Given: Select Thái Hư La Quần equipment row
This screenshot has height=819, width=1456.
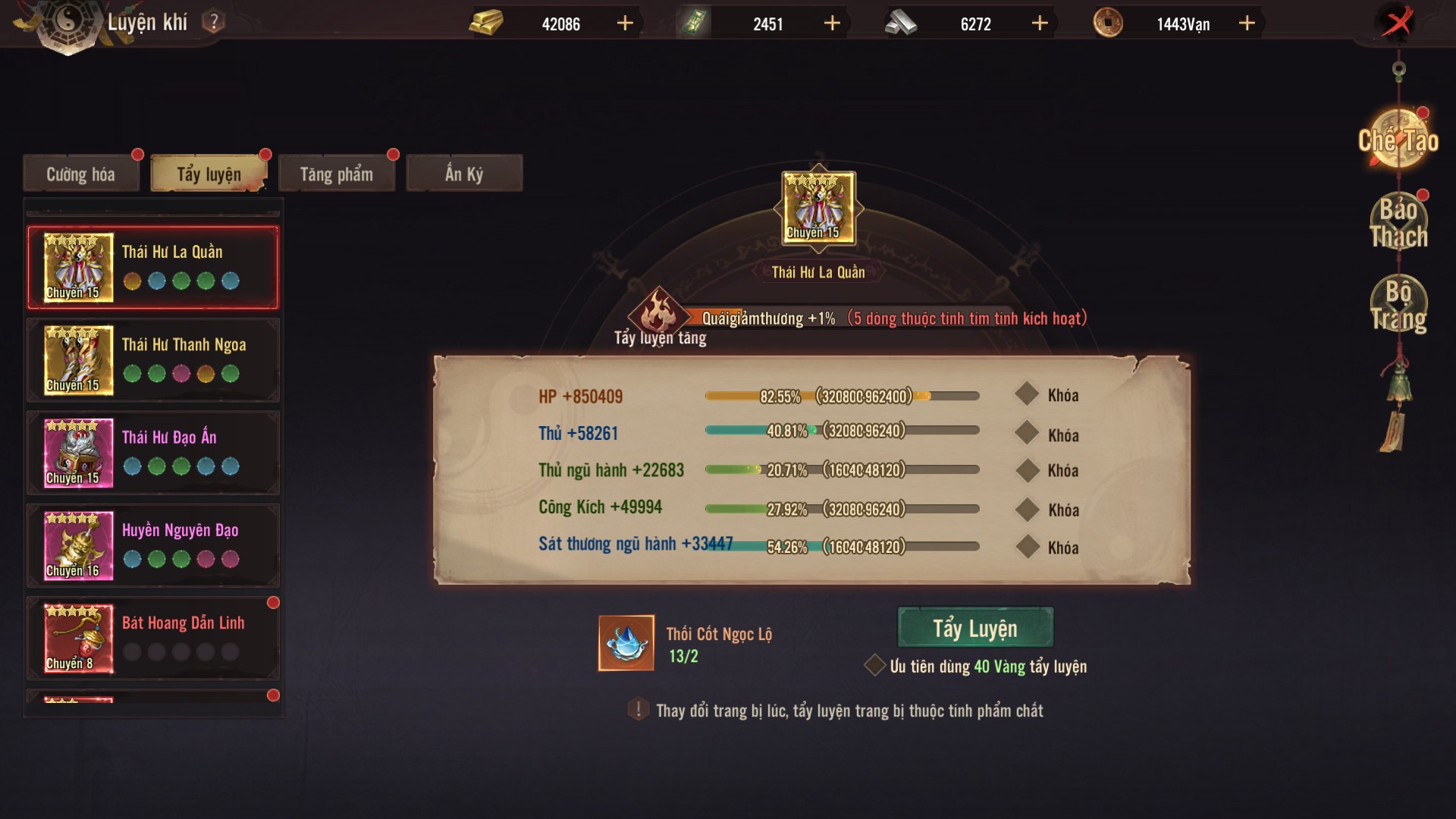Looking at the screenshot, I should 153,268.
